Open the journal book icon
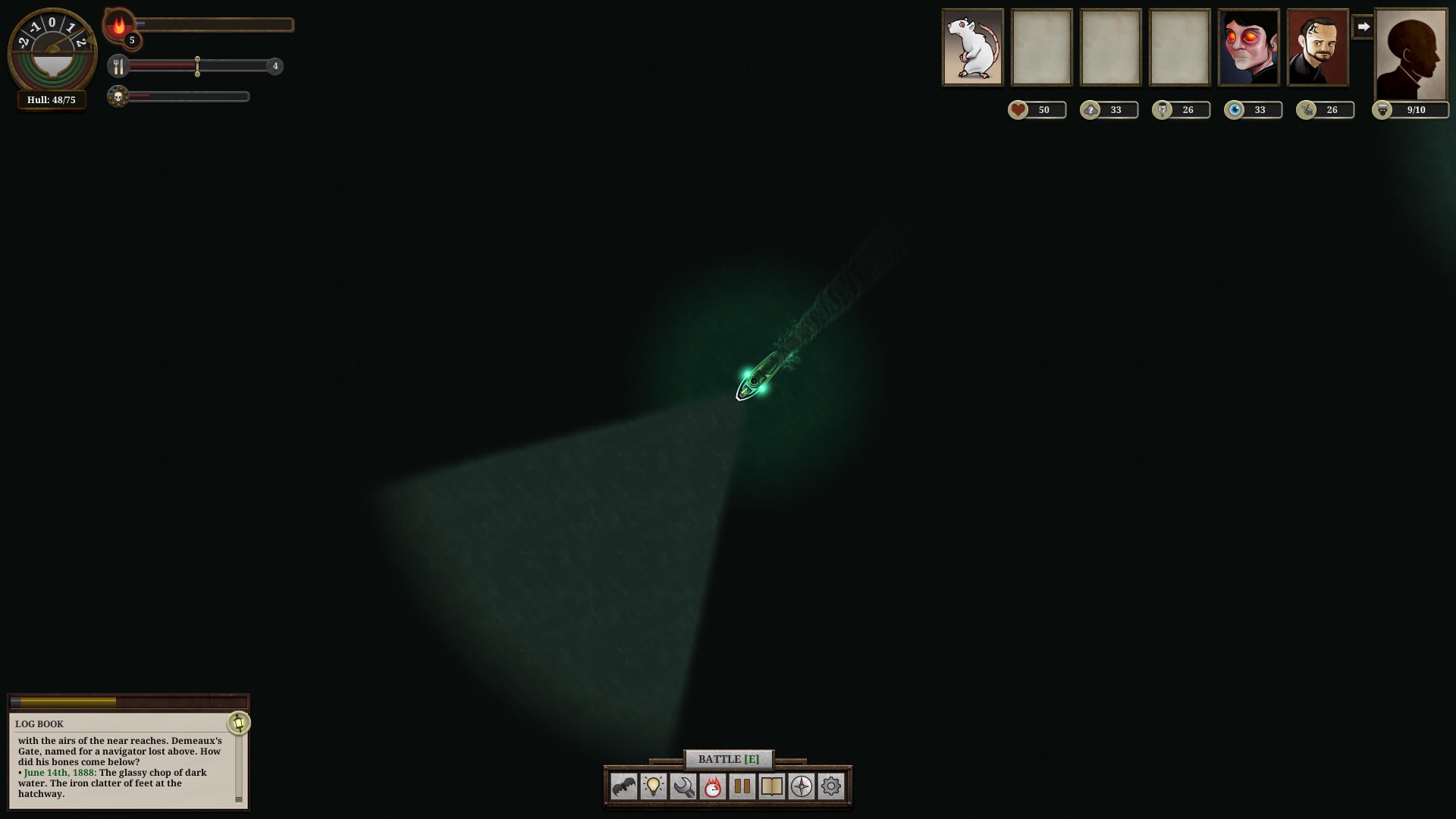The height and width of the screenshot is (819, 1456). pos(772,787)
